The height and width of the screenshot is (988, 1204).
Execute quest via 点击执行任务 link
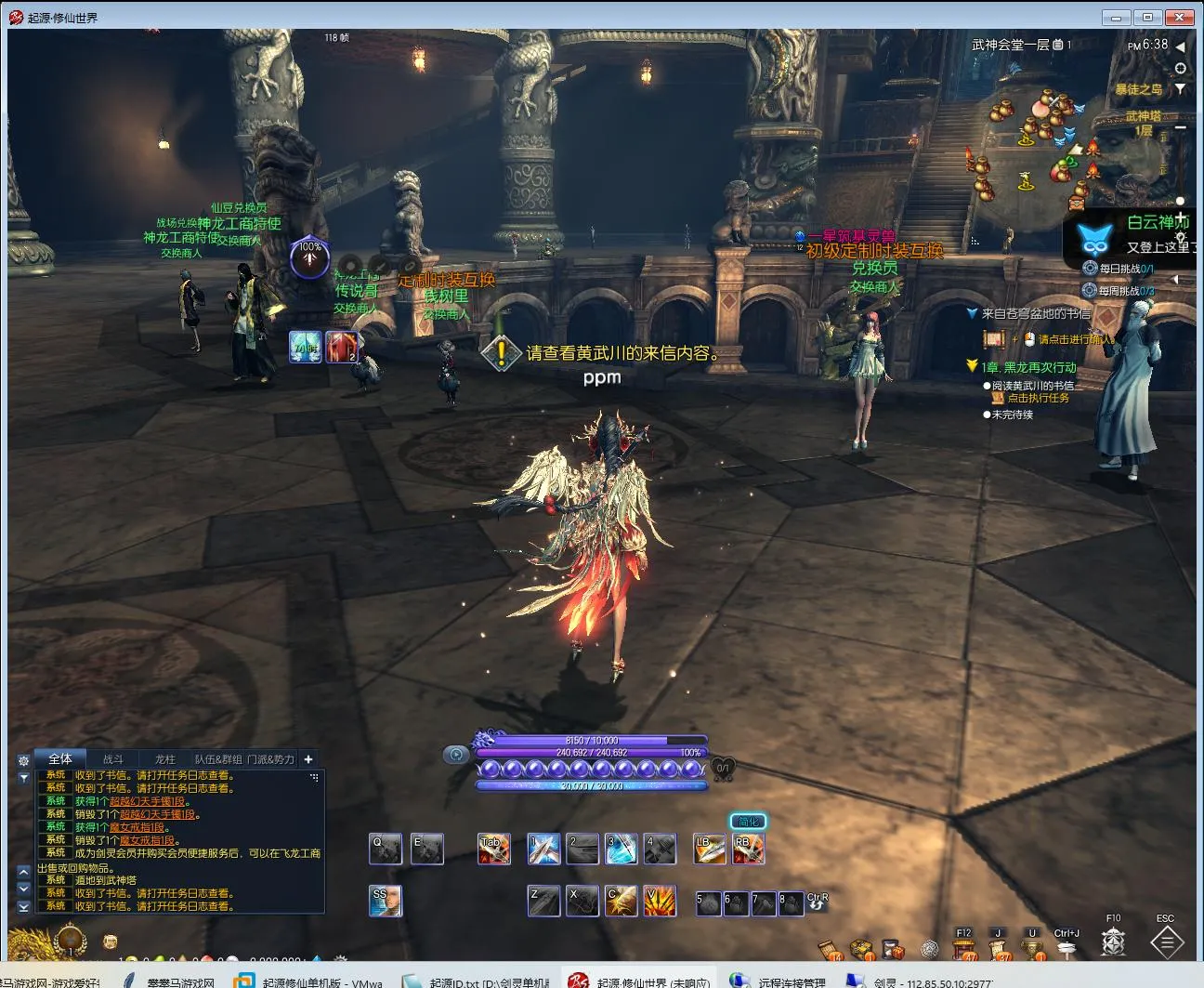[x=1038, y=398]
